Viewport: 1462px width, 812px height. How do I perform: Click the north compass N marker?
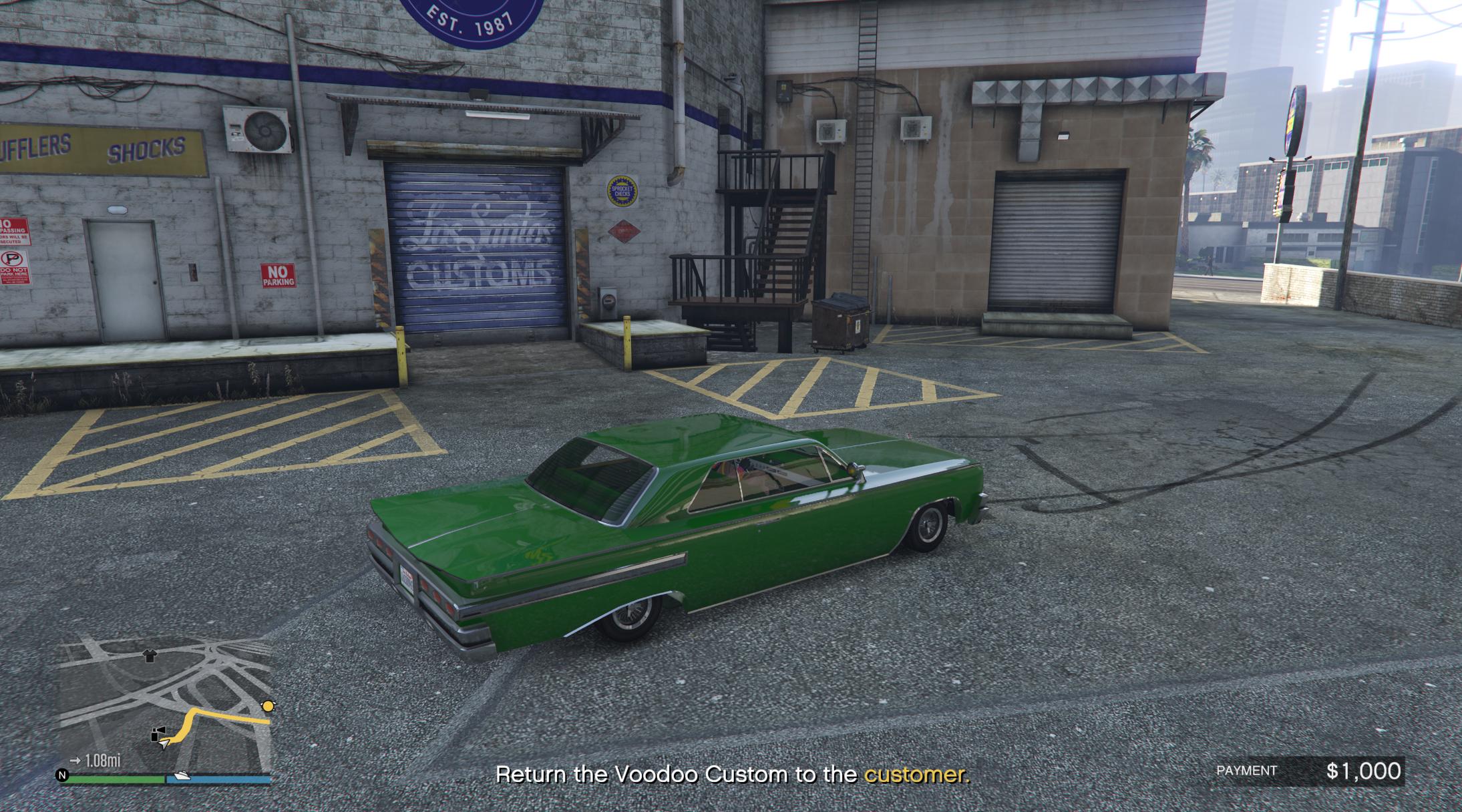[63, 775]
